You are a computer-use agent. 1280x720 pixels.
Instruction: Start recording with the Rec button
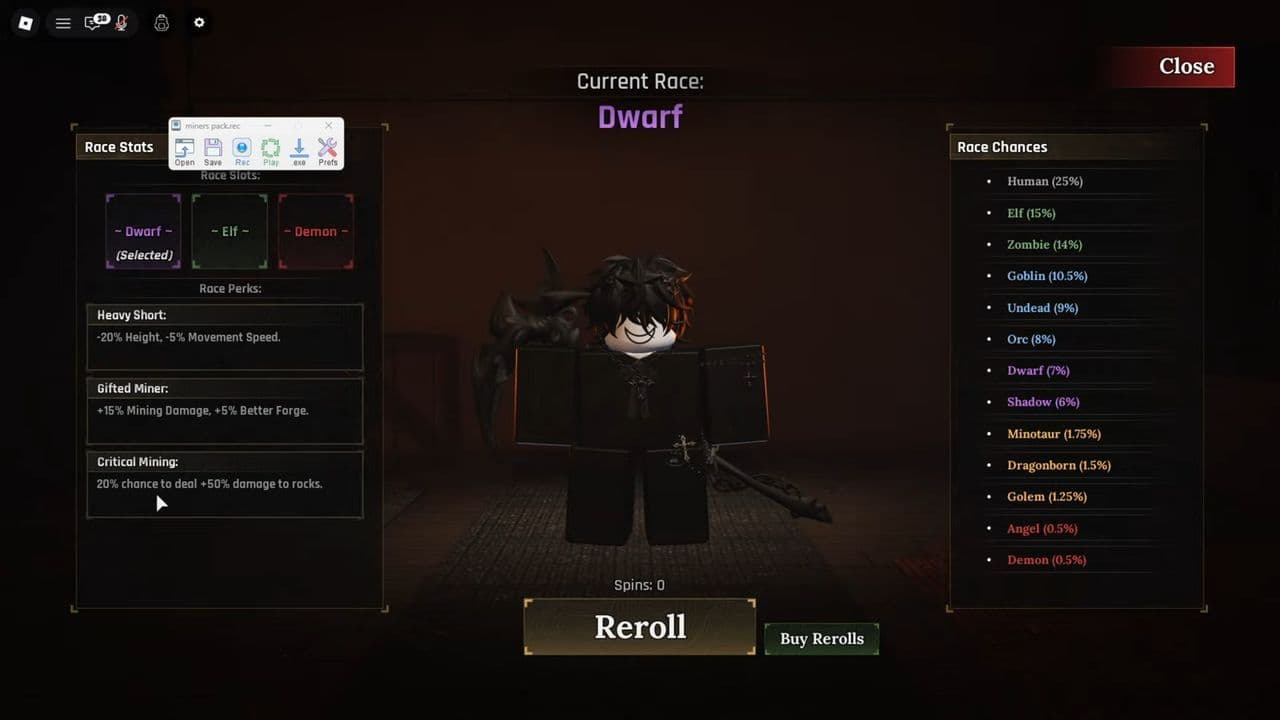241,148
